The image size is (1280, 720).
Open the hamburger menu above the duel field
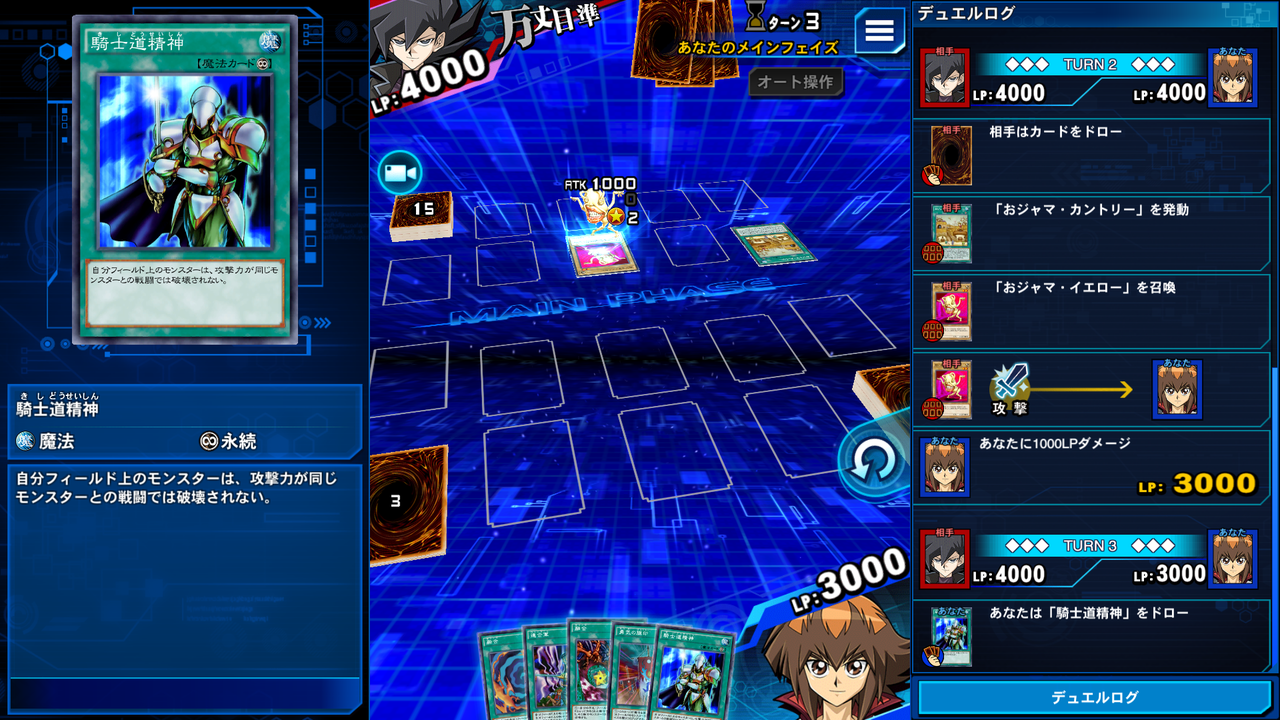pos(878,30)
